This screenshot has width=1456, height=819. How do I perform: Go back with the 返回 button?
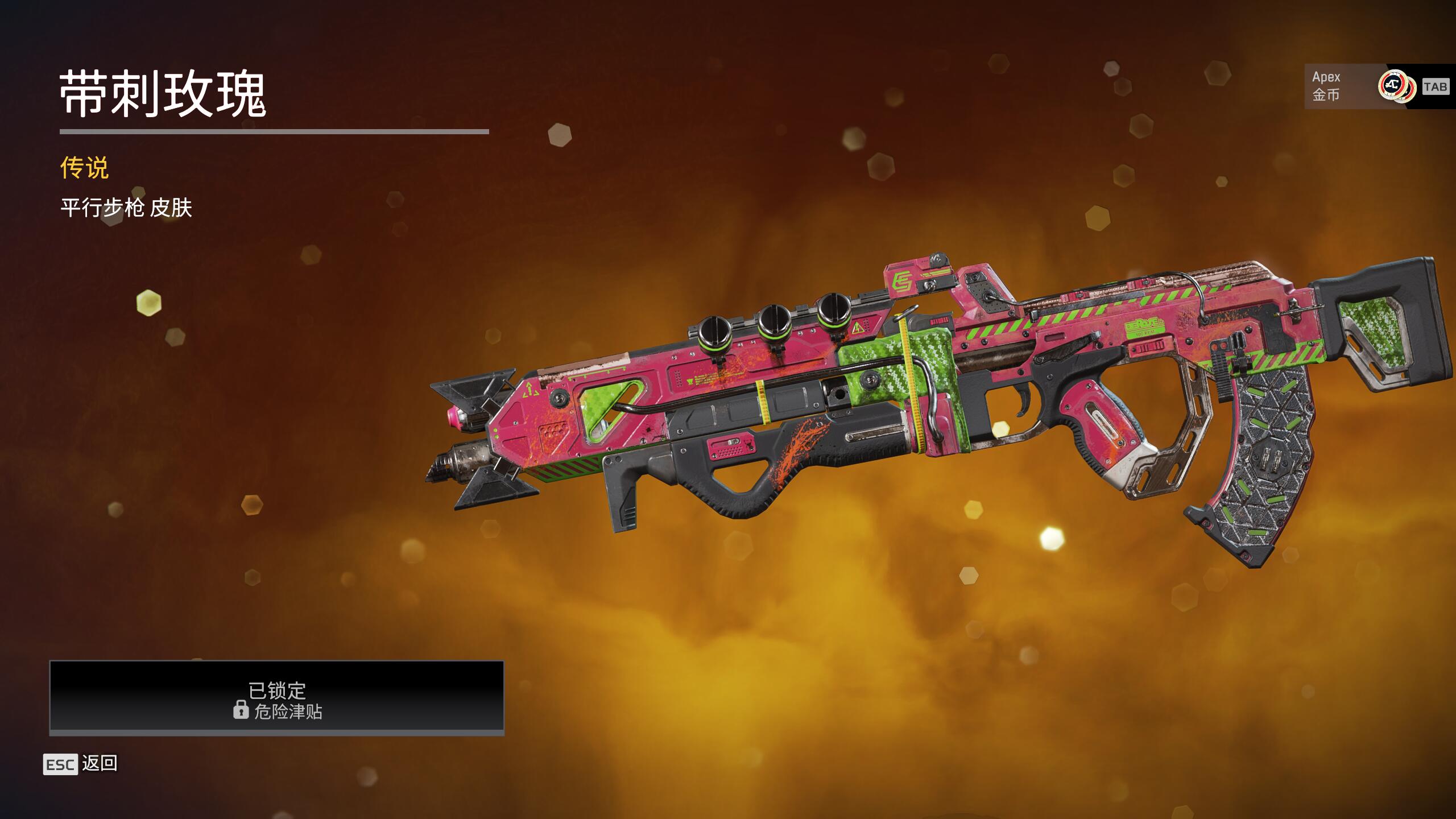tap(81, 763)
